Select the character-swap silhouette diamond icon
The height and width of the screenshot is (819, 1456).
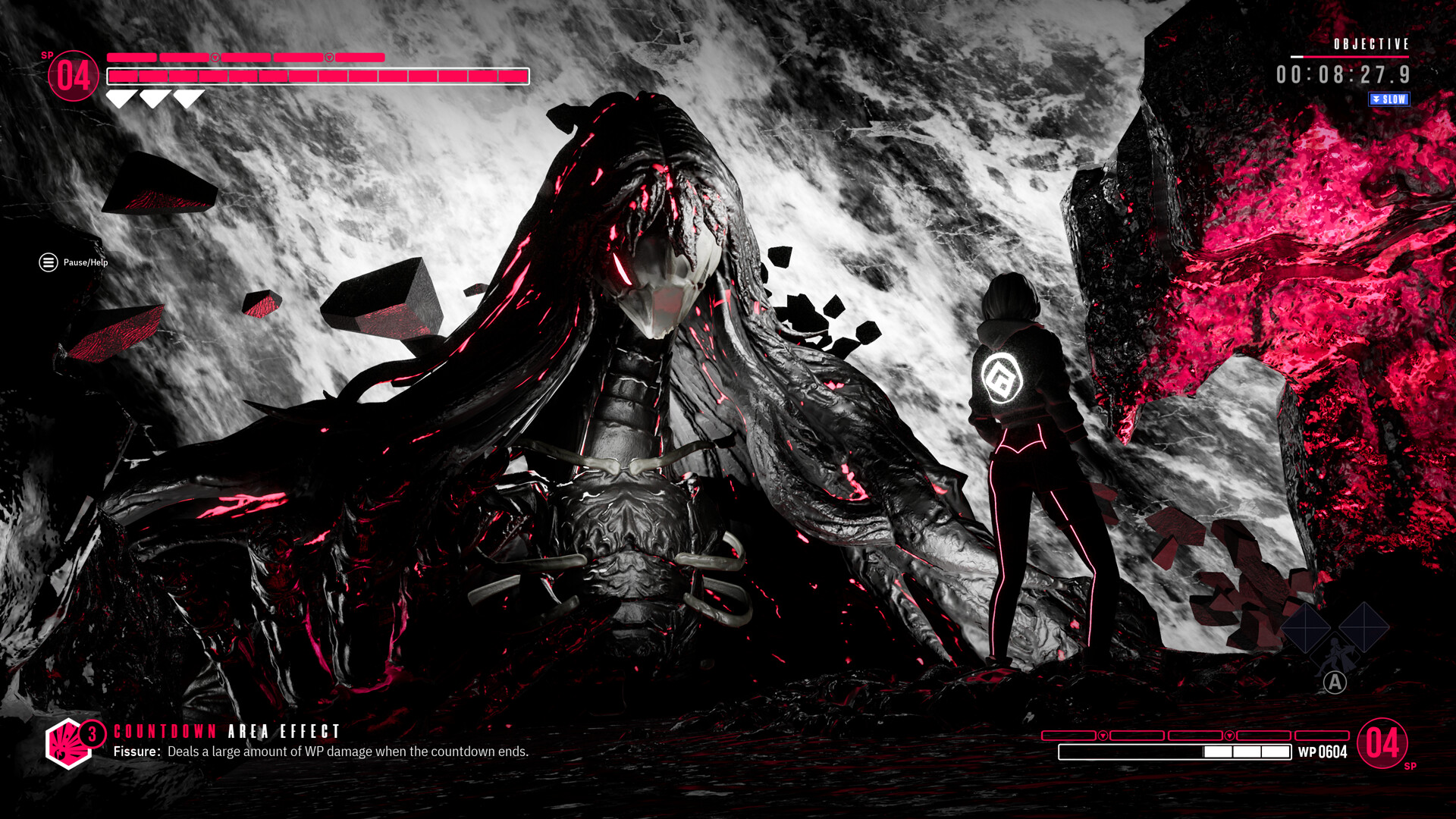(x=1336, y=654)
